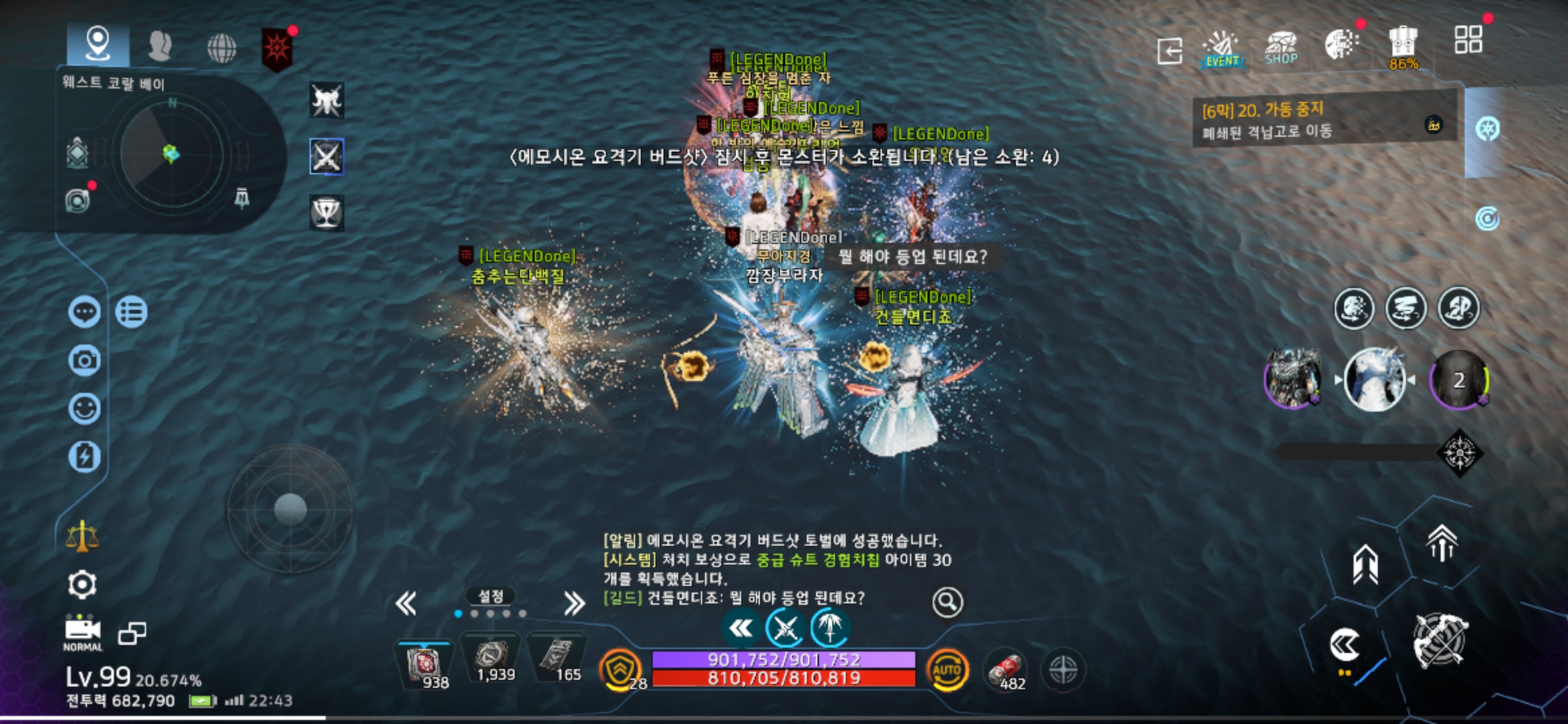
Task: Select the quick slot item with 1,939
Action: pyautogui.click(x=494, y=661)
